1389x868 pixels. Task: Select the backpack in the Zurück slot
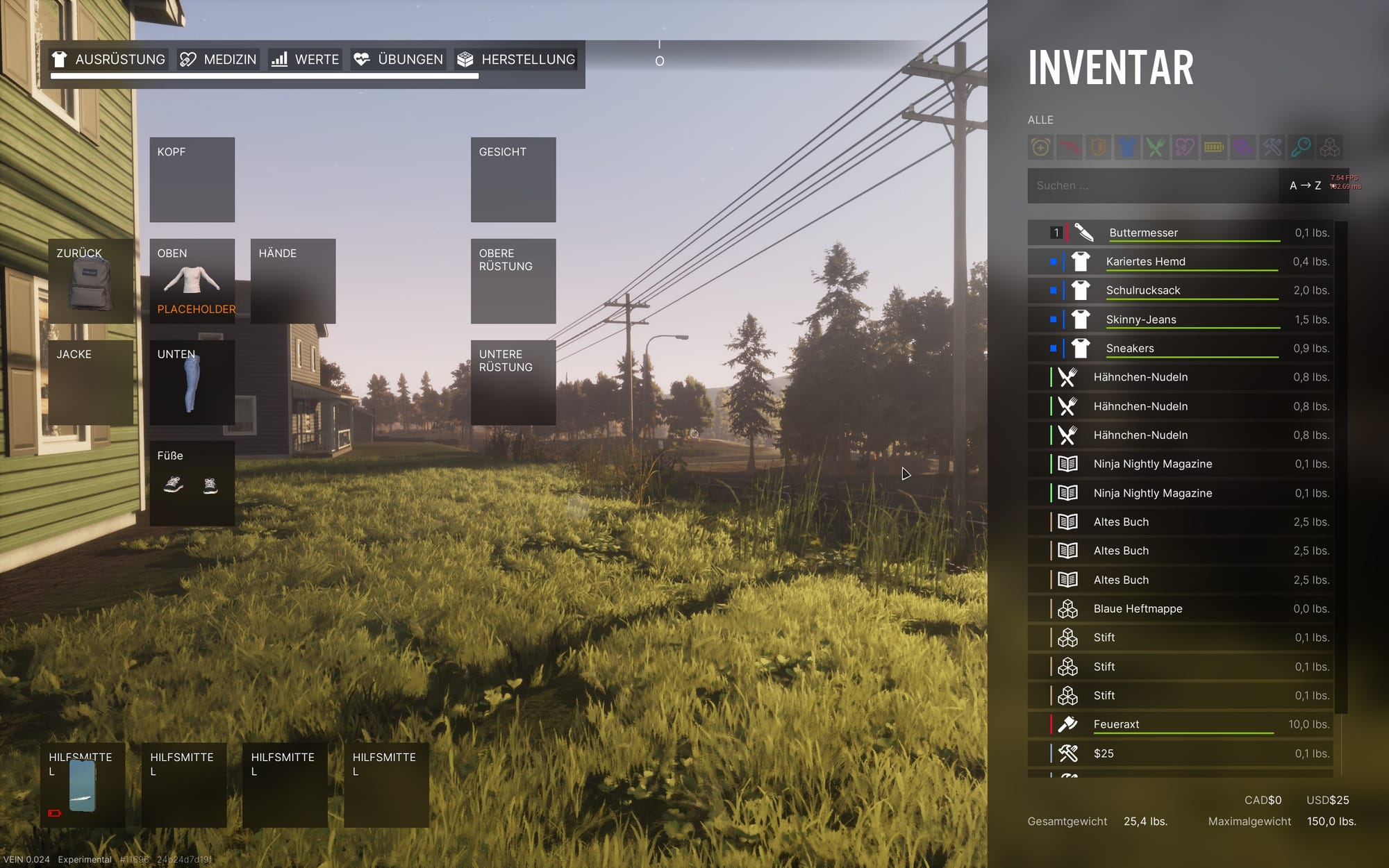click(90, 285)
